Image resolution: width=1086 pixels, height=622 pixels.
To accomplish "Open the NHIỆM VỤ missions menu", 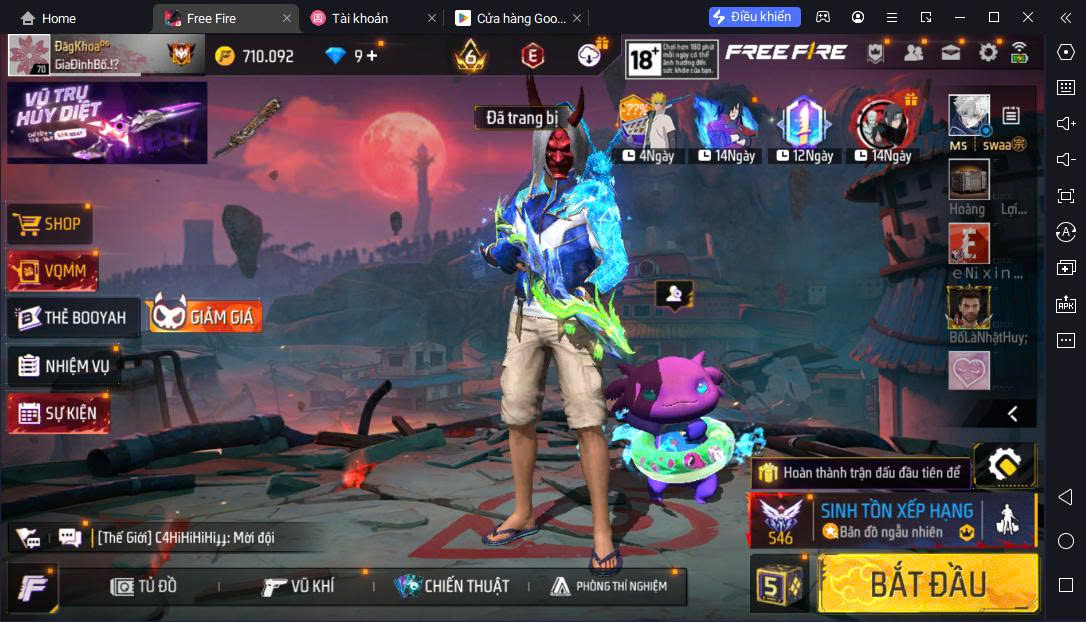I will pyautogui.click(x=64, y=366).
